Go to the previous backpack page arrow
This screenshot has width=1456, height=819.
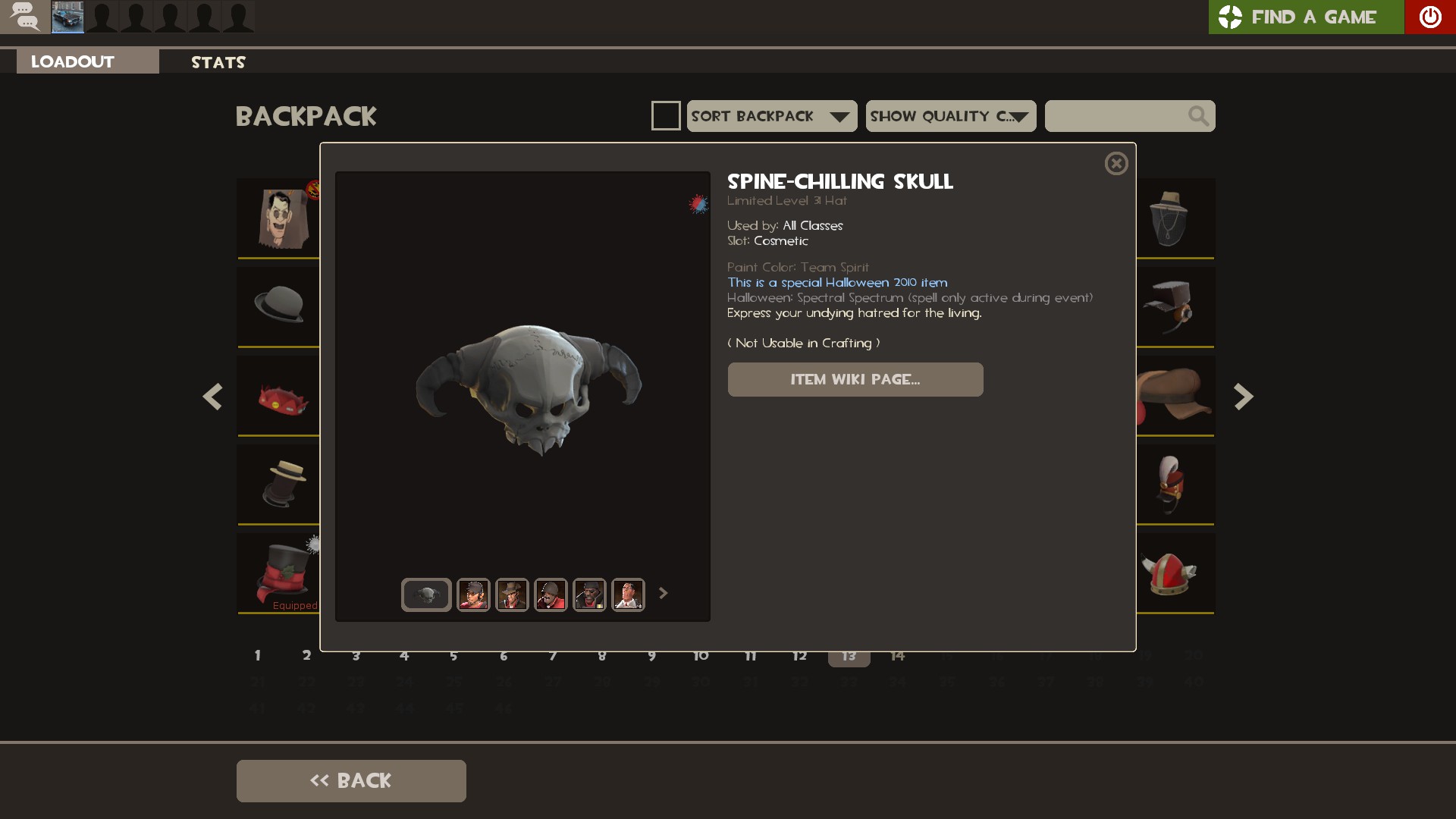(x=212, y=397)
